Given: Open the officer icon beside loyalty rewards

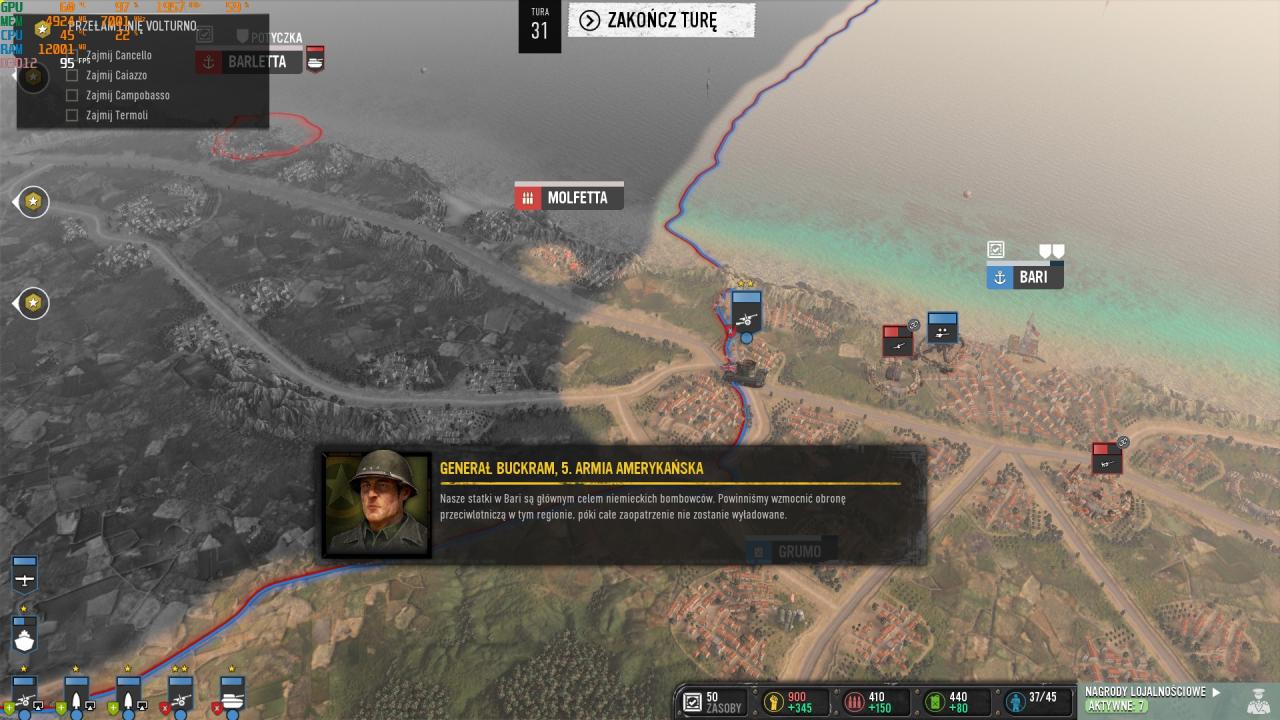Looking at the screenshot, I should coord(1258,699).
